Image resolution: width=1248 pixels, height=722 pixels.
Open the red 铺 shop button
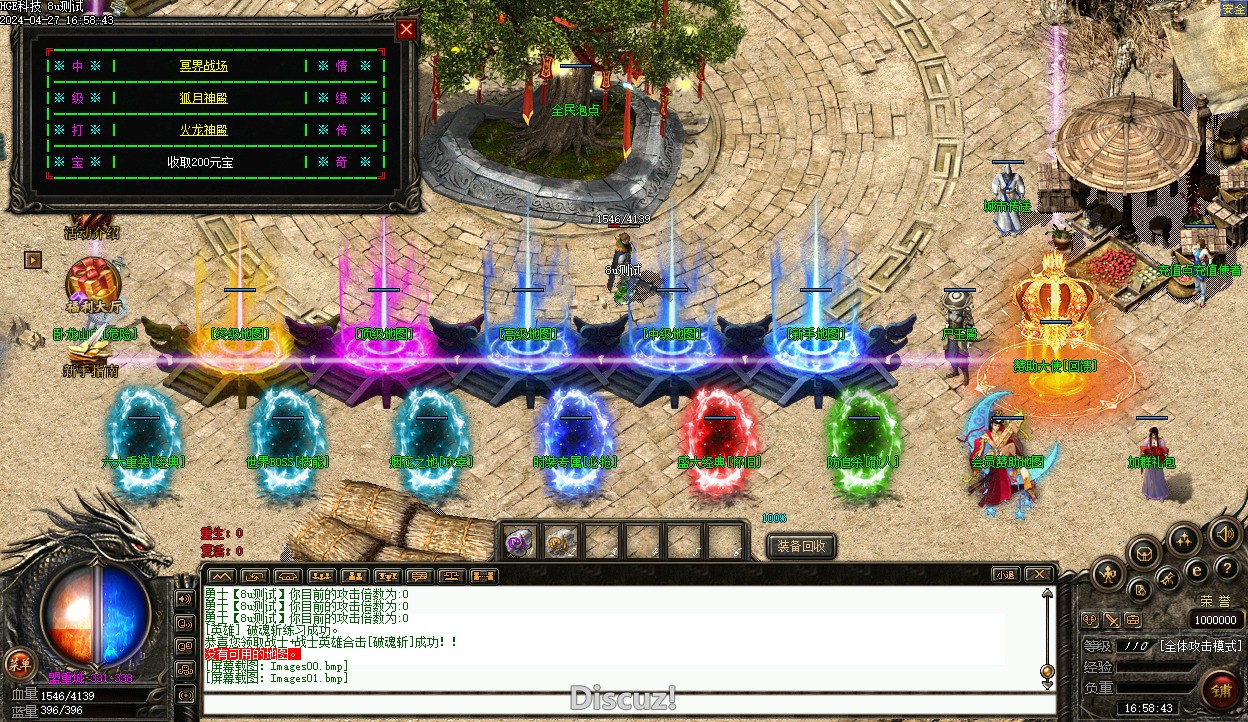[1221, 690]
